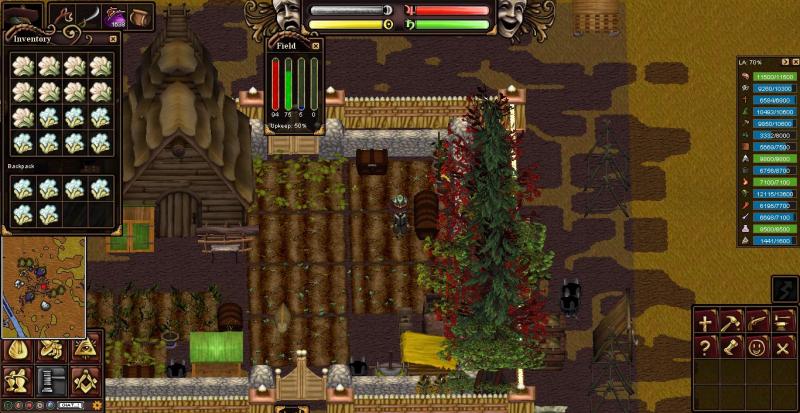Click the X cancel action button

[x=784, y=348]
